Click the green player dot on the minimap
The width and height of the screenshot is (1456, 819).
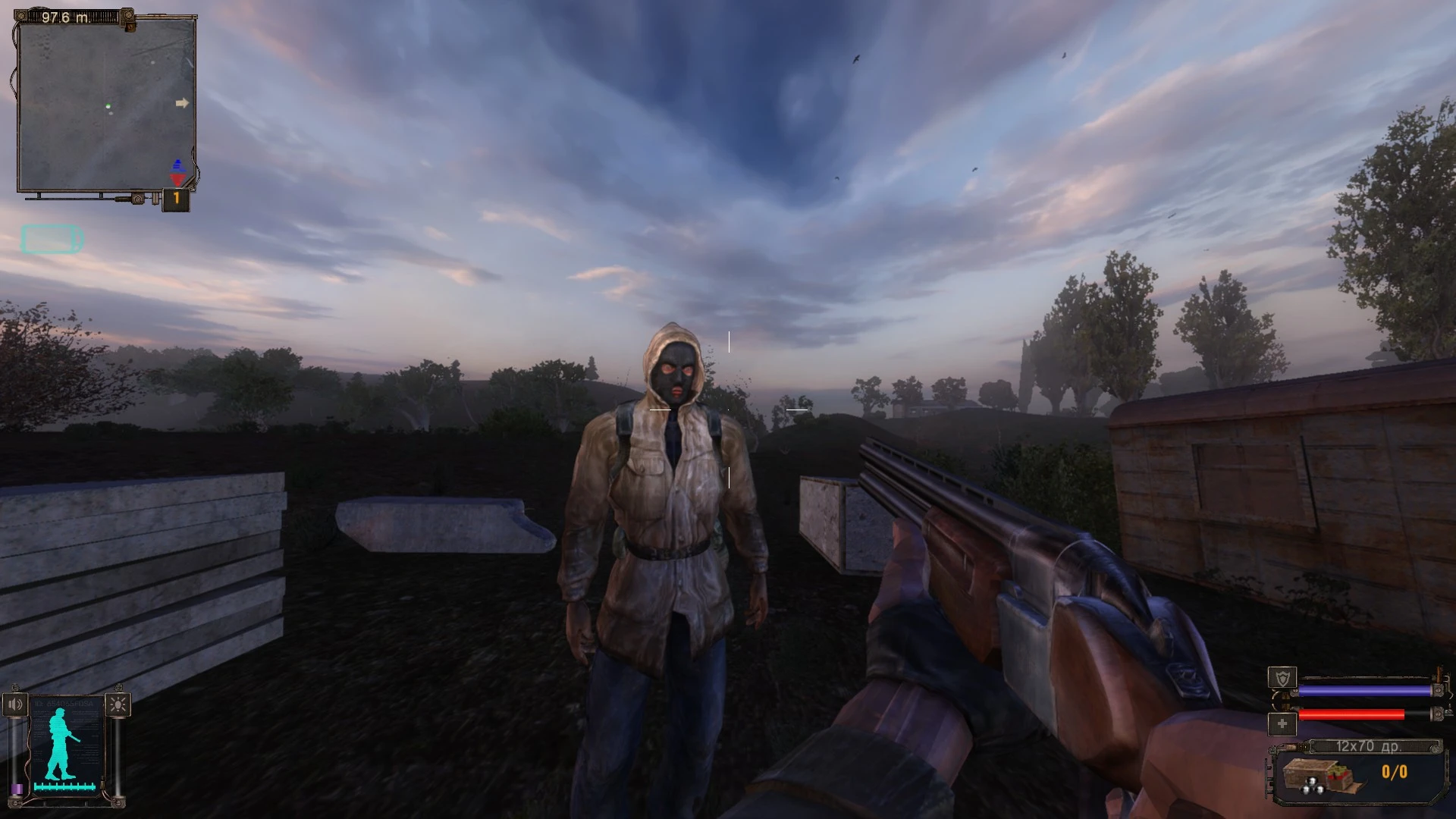click(108, 105)
